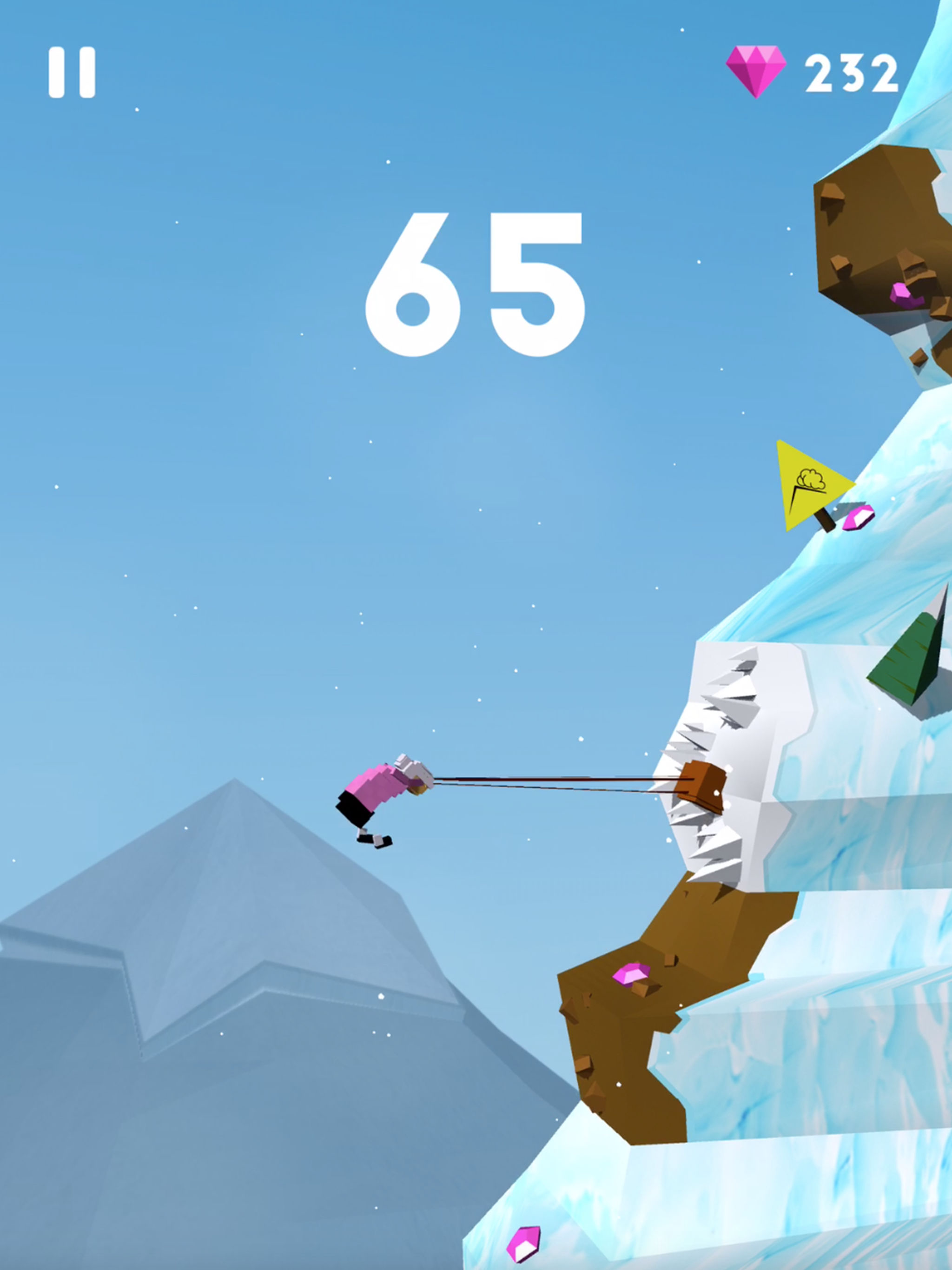The height and width of the screenshot is (1270, 952).
Task: Pause the game
Action: tap(72, 73)
